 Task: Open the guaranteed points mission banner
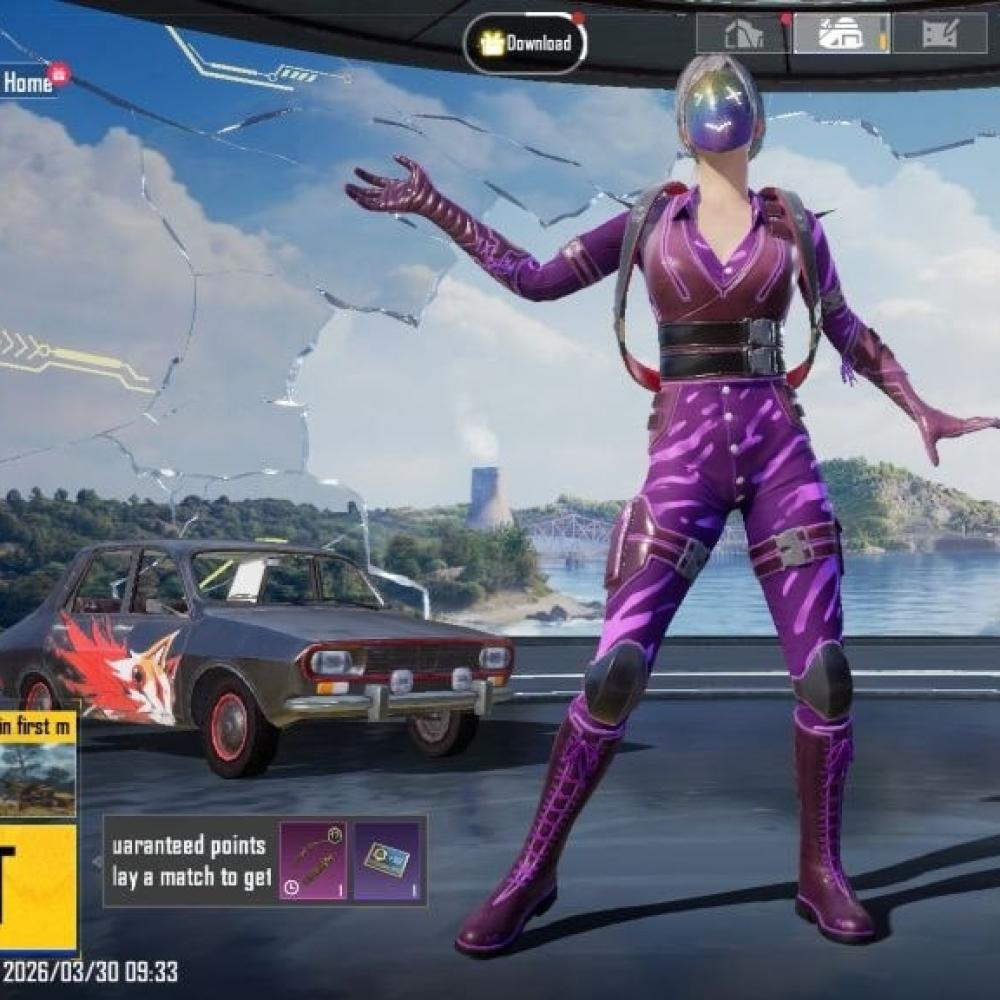190,860
